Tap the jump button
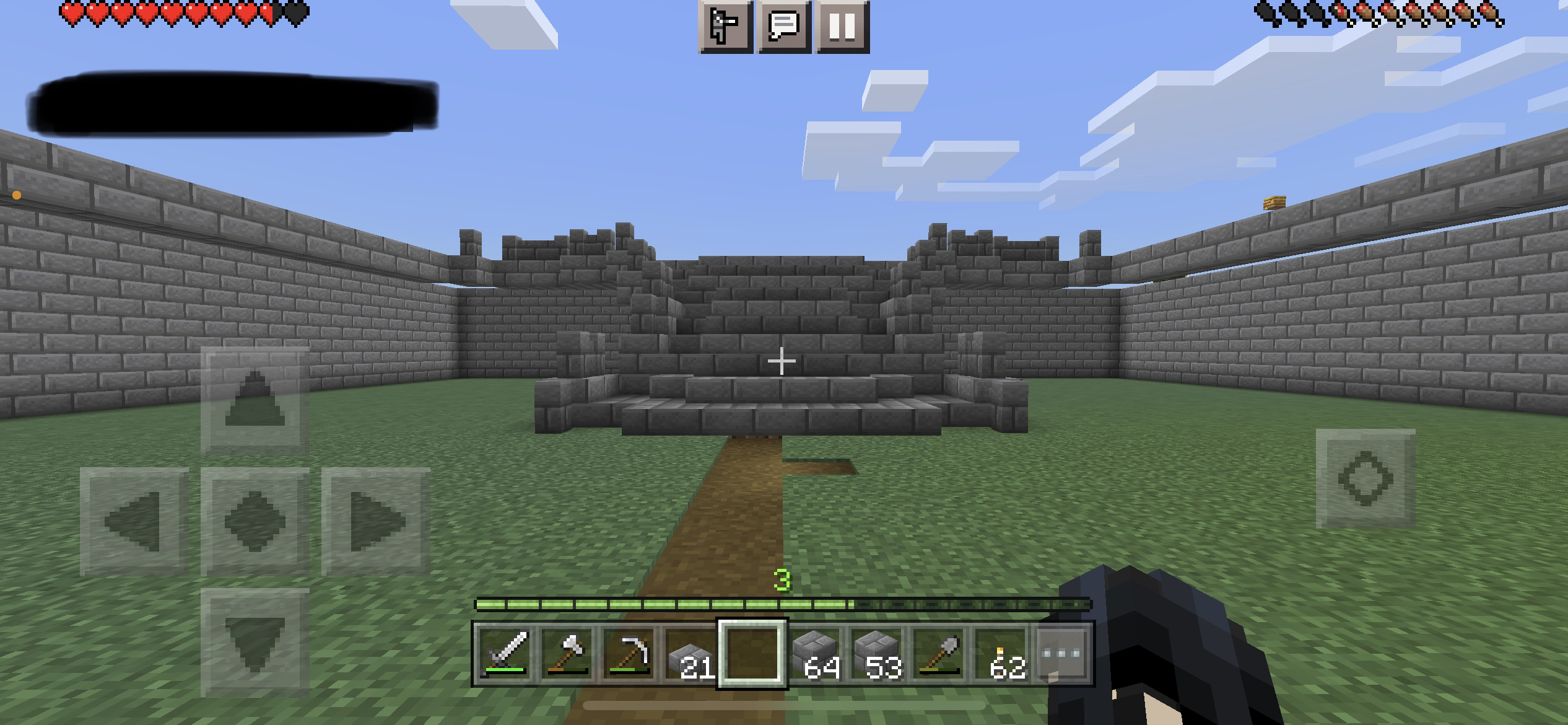 click(x=1365, y=478)
